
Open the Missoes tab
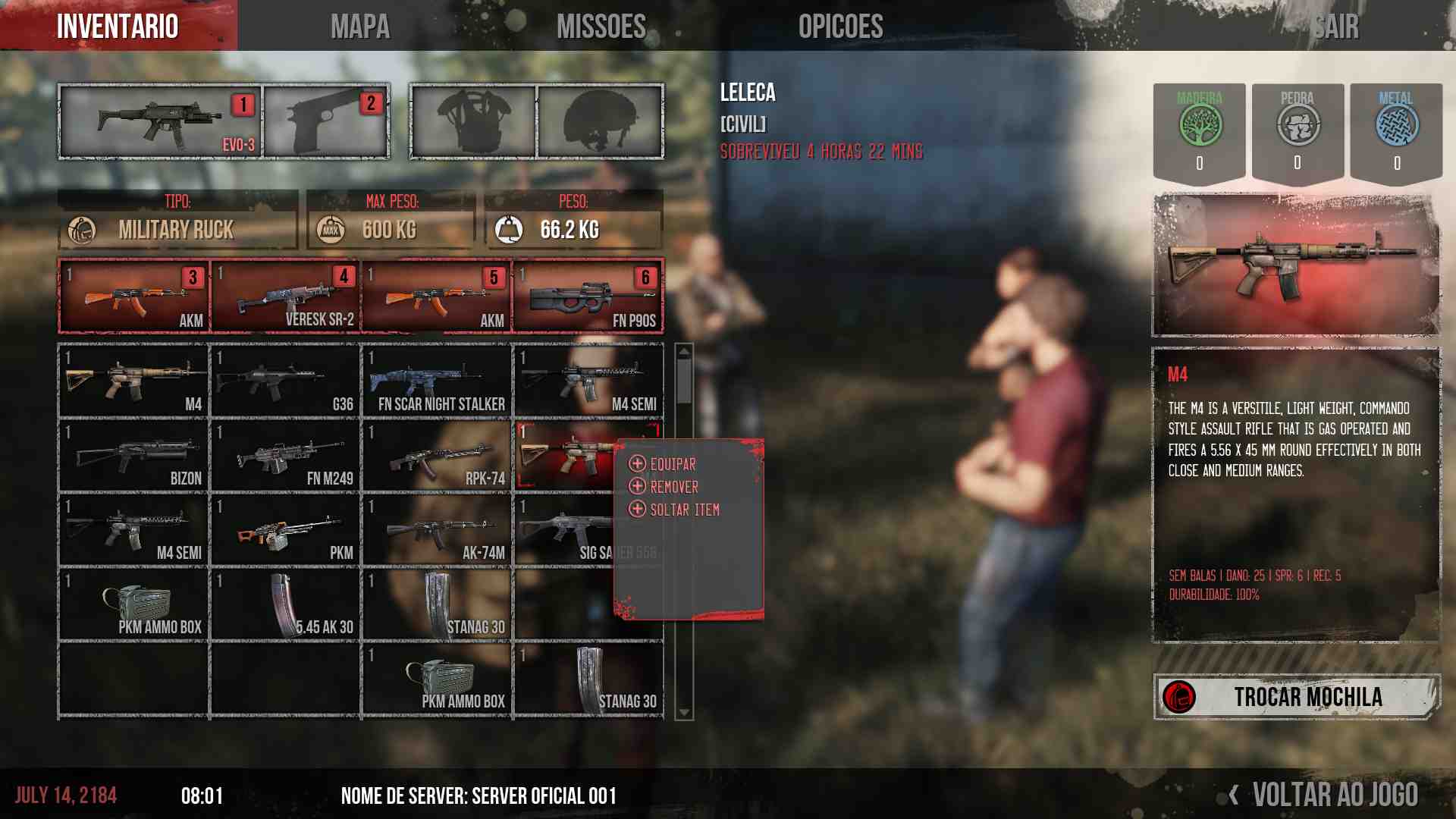point(601,27)
